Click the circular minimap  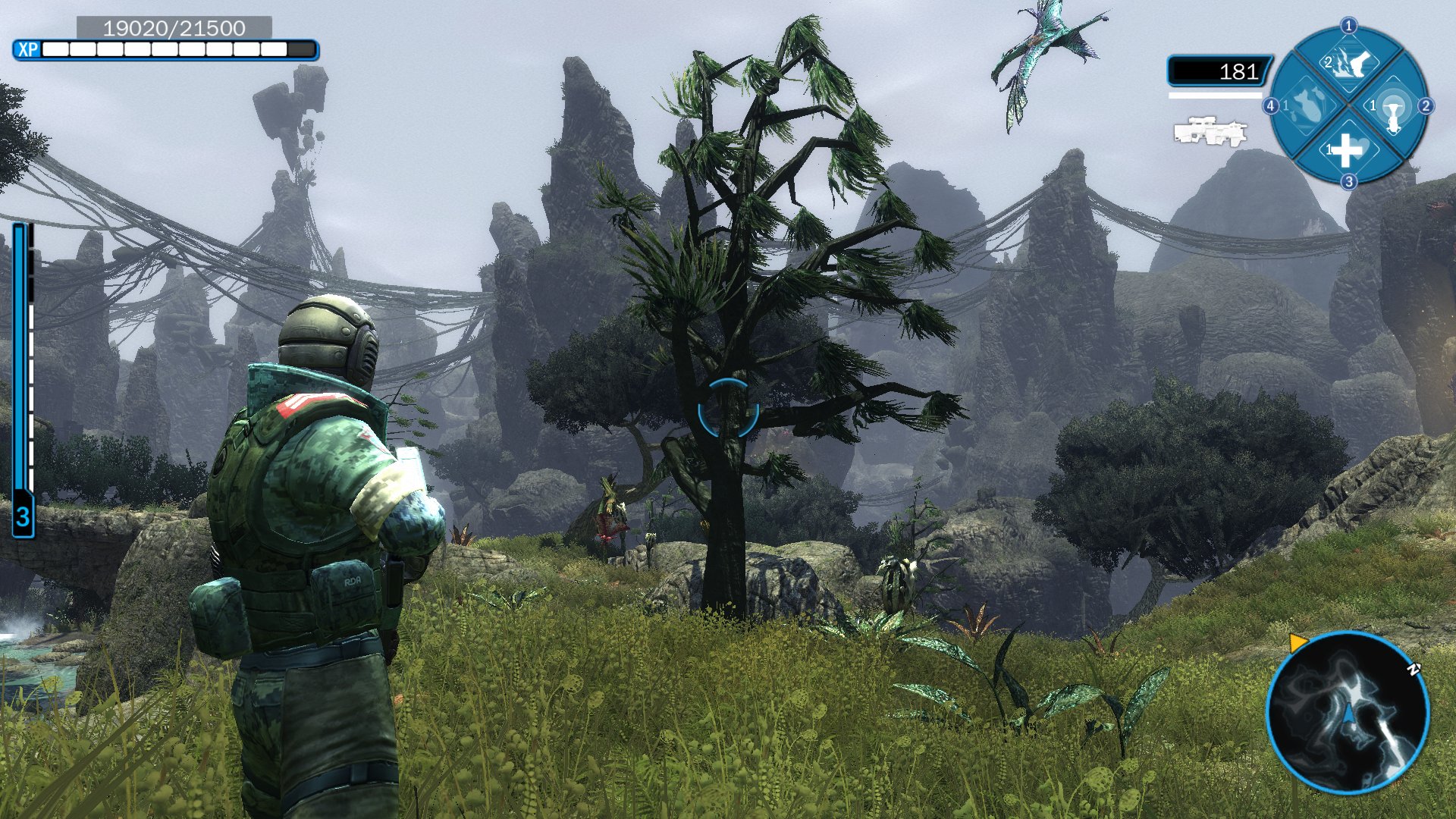pos(1348,713)
